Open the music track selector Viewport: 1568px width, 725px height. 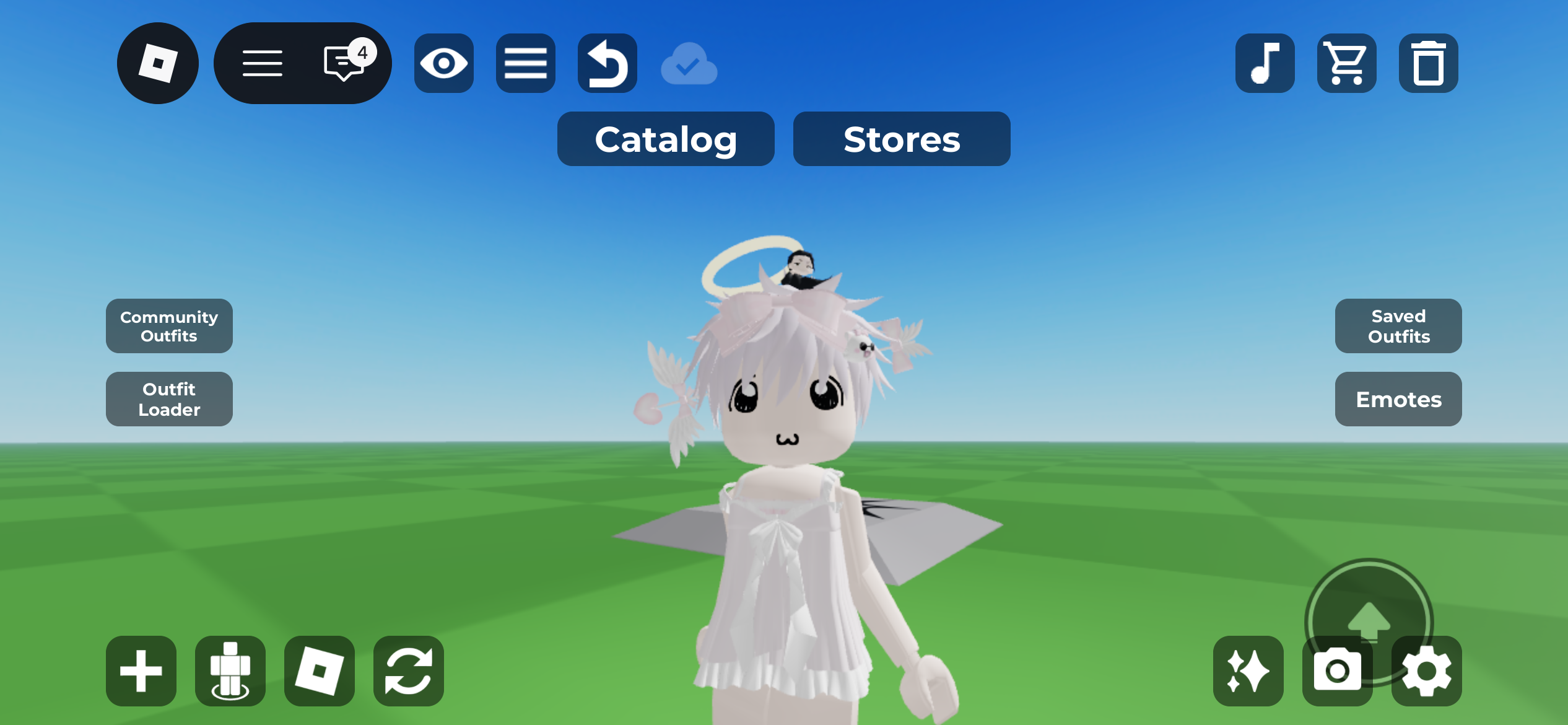coord(1265,63)
